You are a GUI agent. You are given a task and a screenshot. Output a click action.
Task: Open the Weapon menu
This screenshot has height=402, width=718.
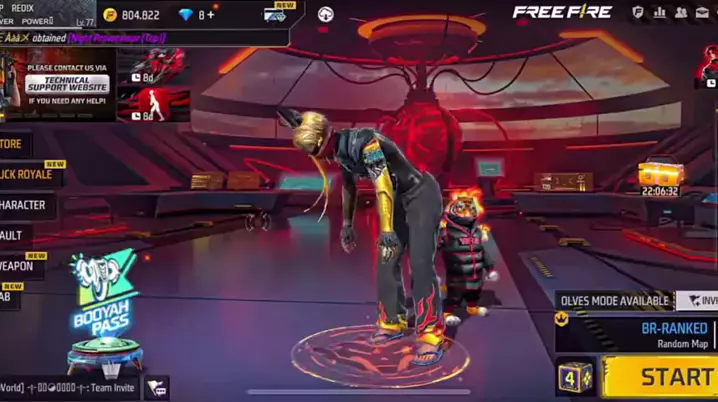coord(20,266)
